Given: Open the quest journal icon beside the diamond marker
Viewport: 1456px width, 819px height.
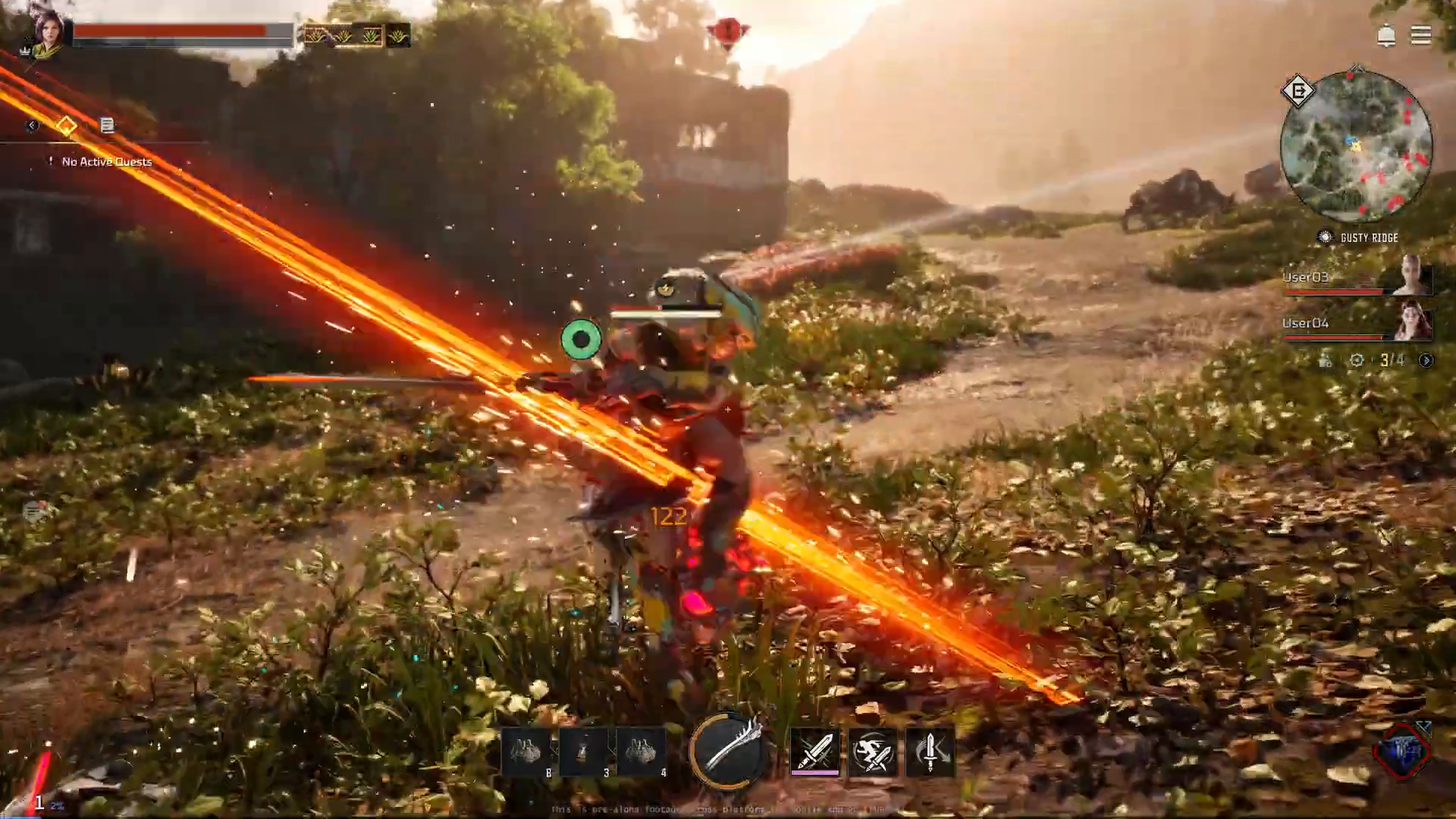Looking at the screenshot, I should 107,125.
